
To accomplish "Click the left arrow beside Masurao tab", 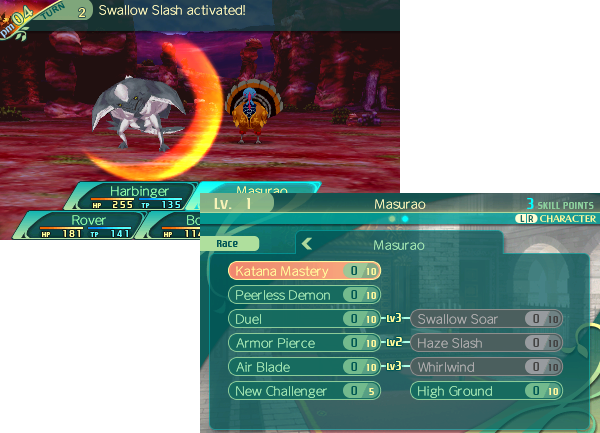I will coord(308,243).
